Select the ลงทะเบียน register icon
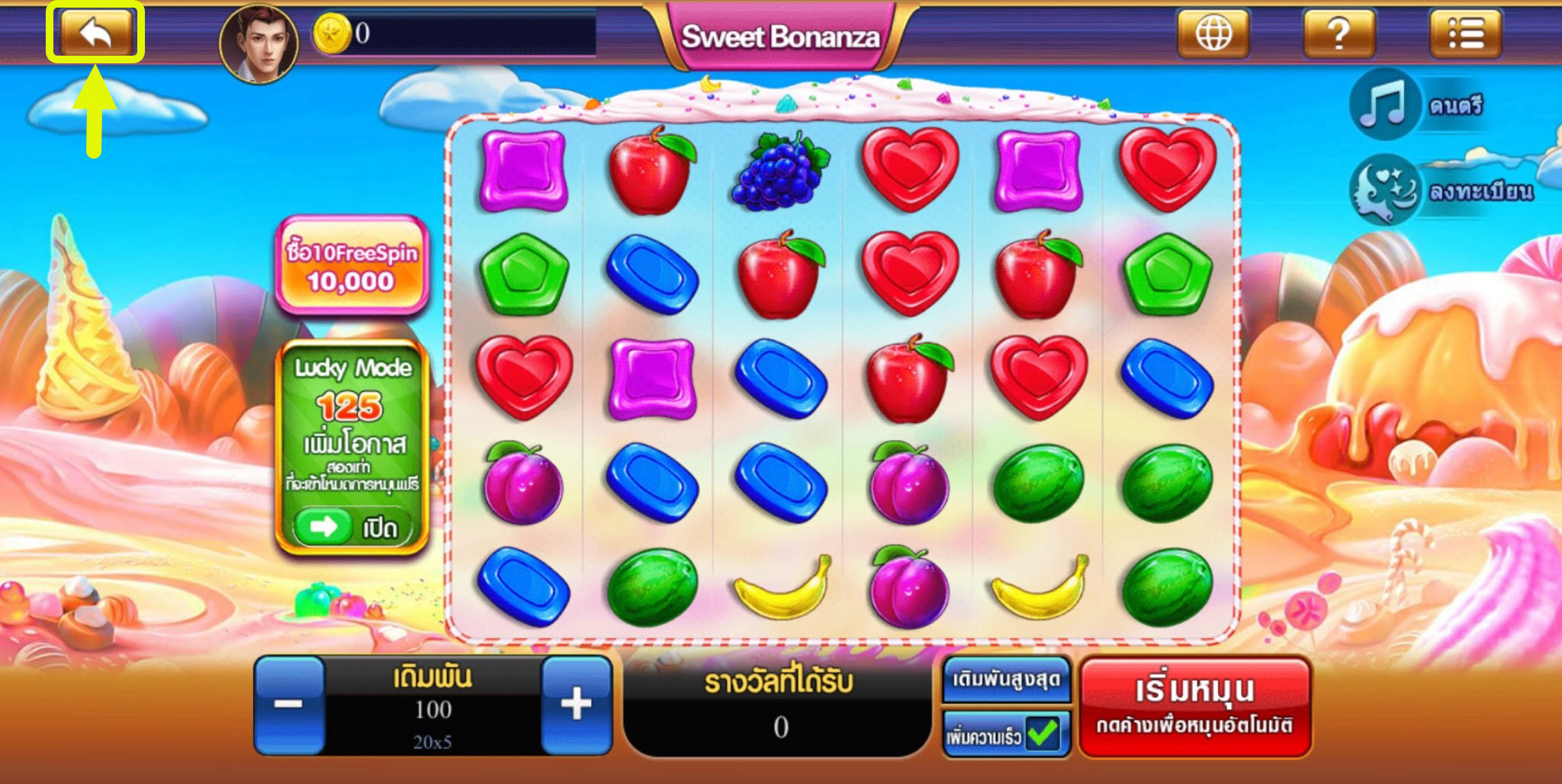This screenshot has width=1562, height=784. tap(1384, 191)
